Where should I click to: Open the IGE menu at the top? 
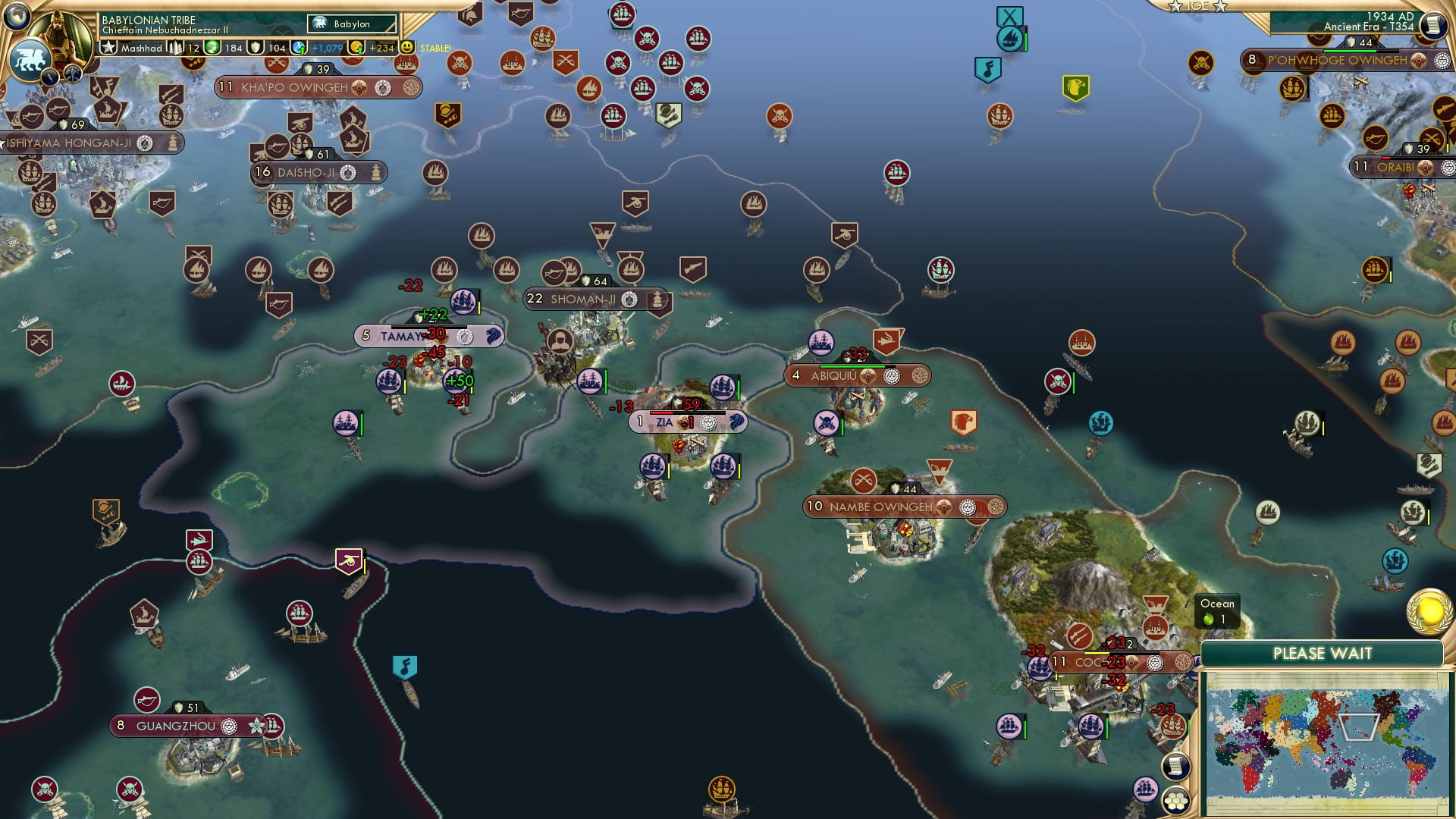(1199, 8)
